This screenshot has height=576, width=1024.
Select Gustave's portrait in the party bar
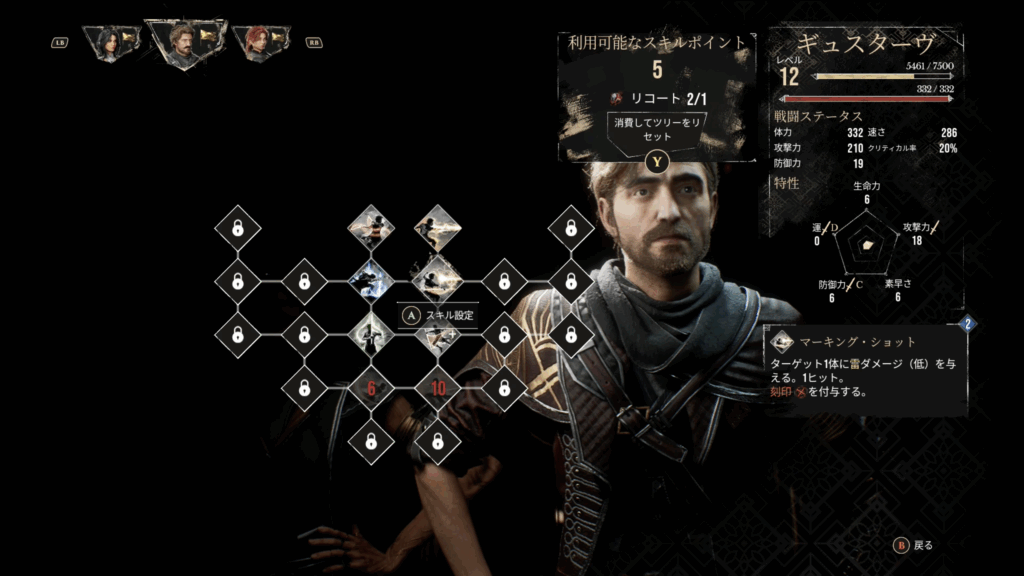coord(182,43)
